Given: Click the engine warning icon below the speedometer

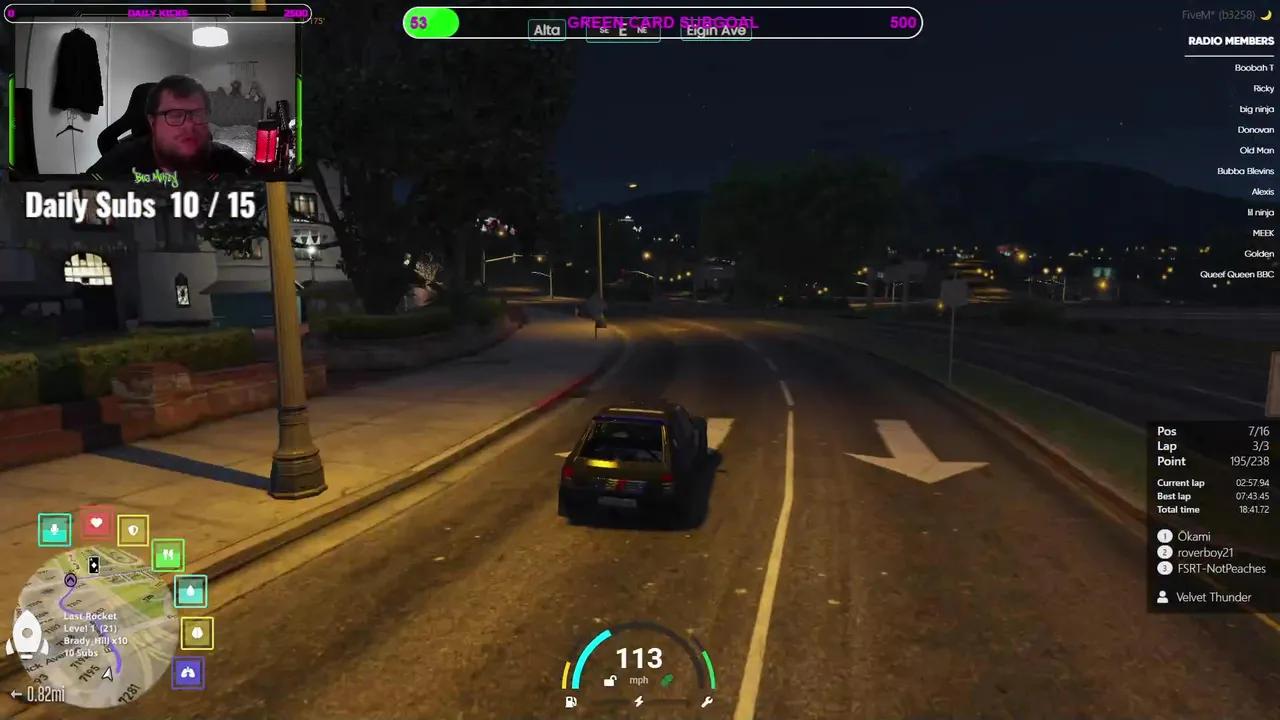Looking at the screenshot, I should pyautogui.click(x=707, y=702).
